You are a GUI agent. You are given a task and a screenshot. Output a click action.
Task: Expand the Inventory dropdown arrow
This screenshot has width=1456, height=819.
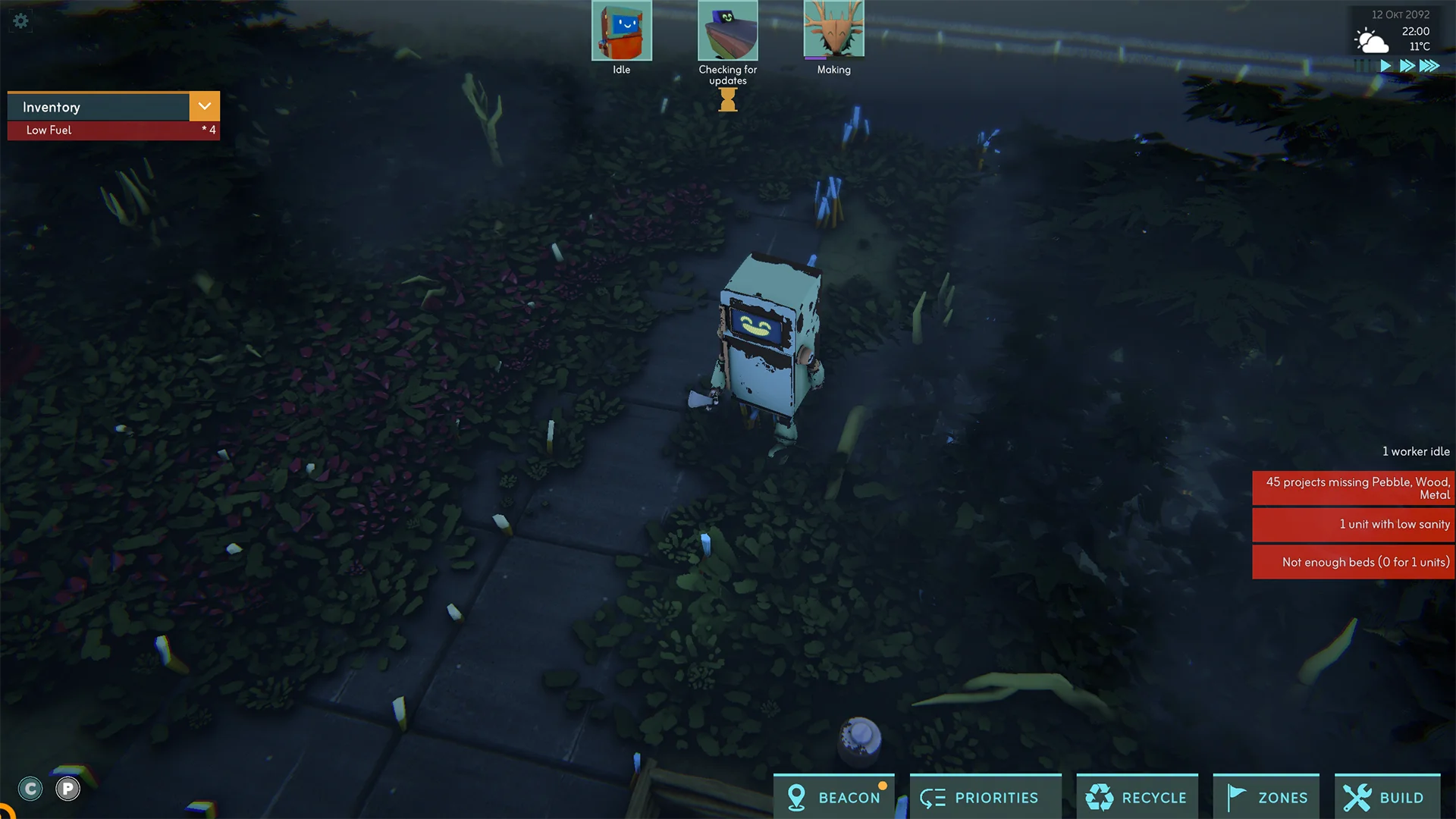tap(204, 106)
